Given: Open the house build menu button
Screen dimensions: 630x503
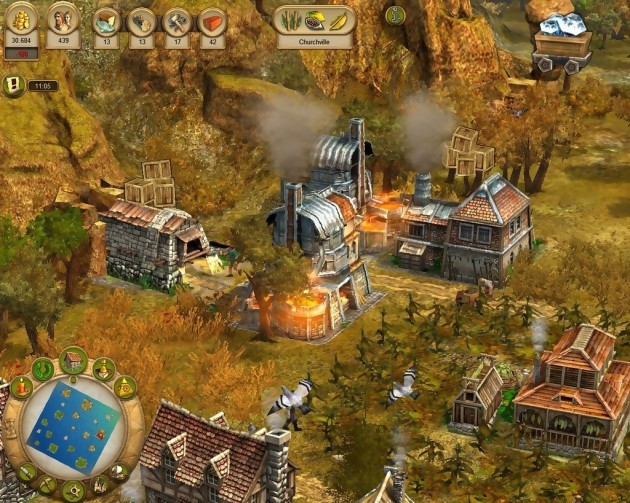Looking at the screenshot, I should (x=72, y=360).
